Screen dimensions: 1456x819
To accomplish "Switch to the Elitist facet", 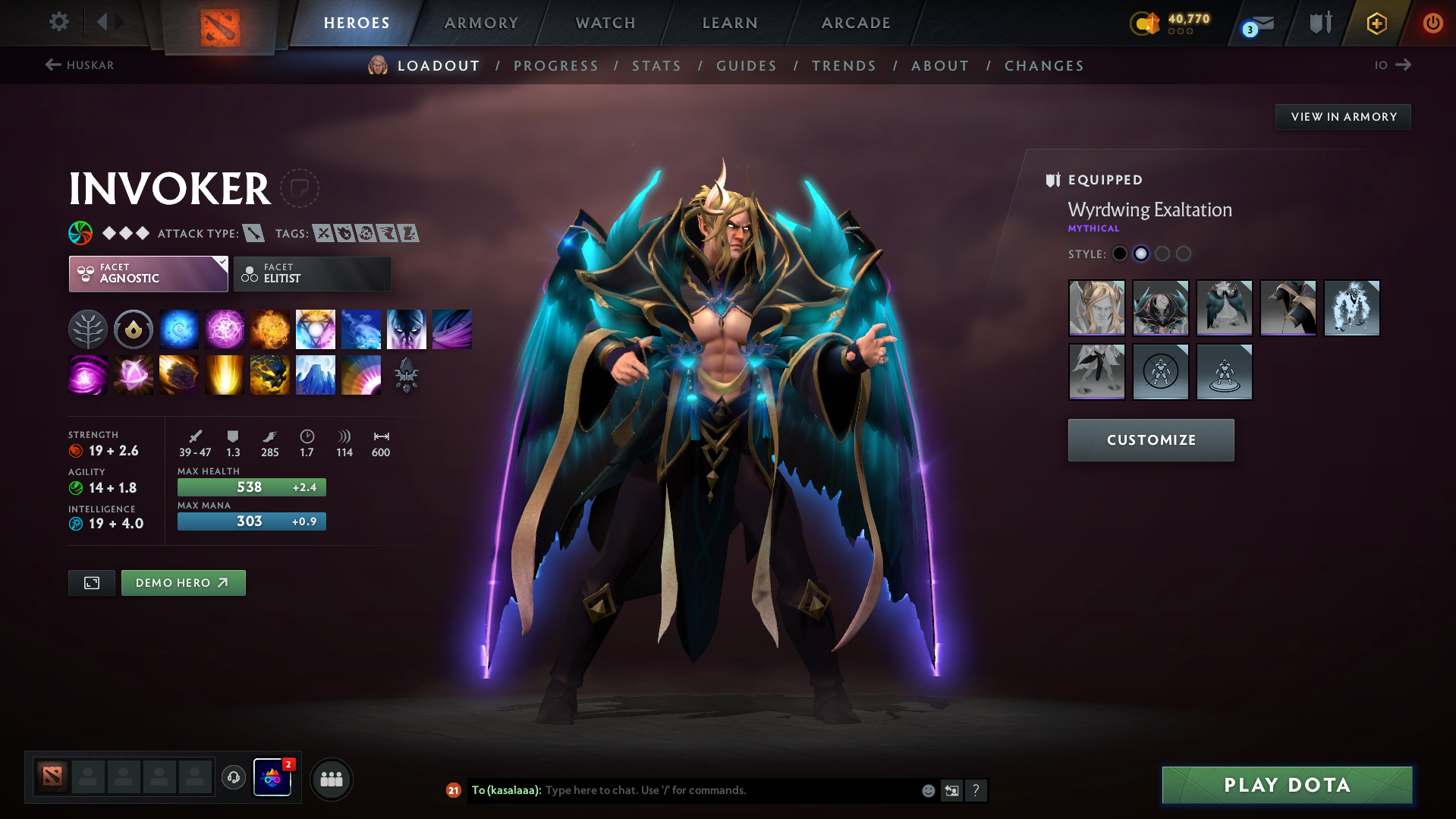I will [x=312, y=273].
